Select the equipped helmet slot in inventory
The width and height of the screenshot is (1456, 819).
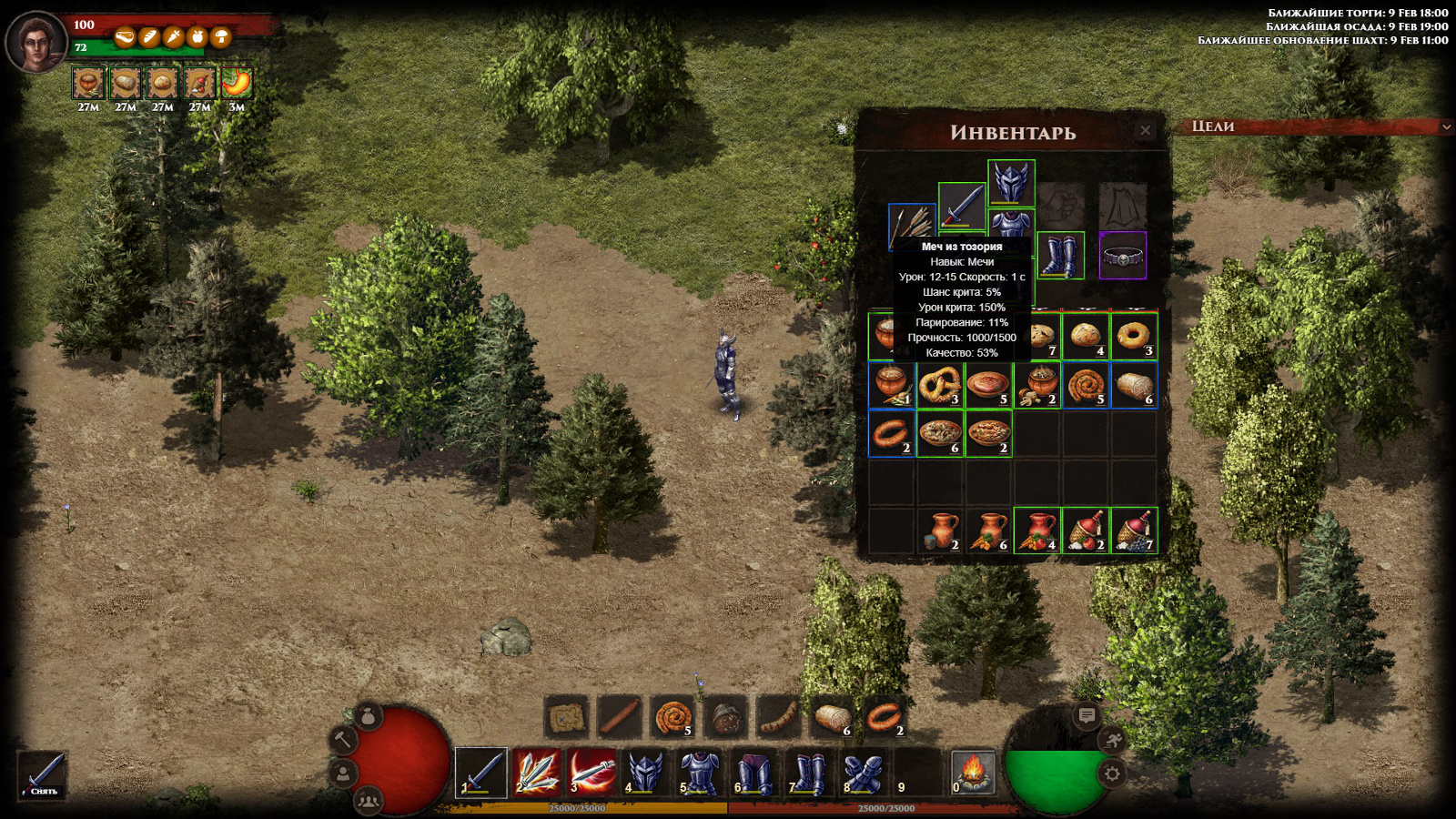(x=1011, y=182)
